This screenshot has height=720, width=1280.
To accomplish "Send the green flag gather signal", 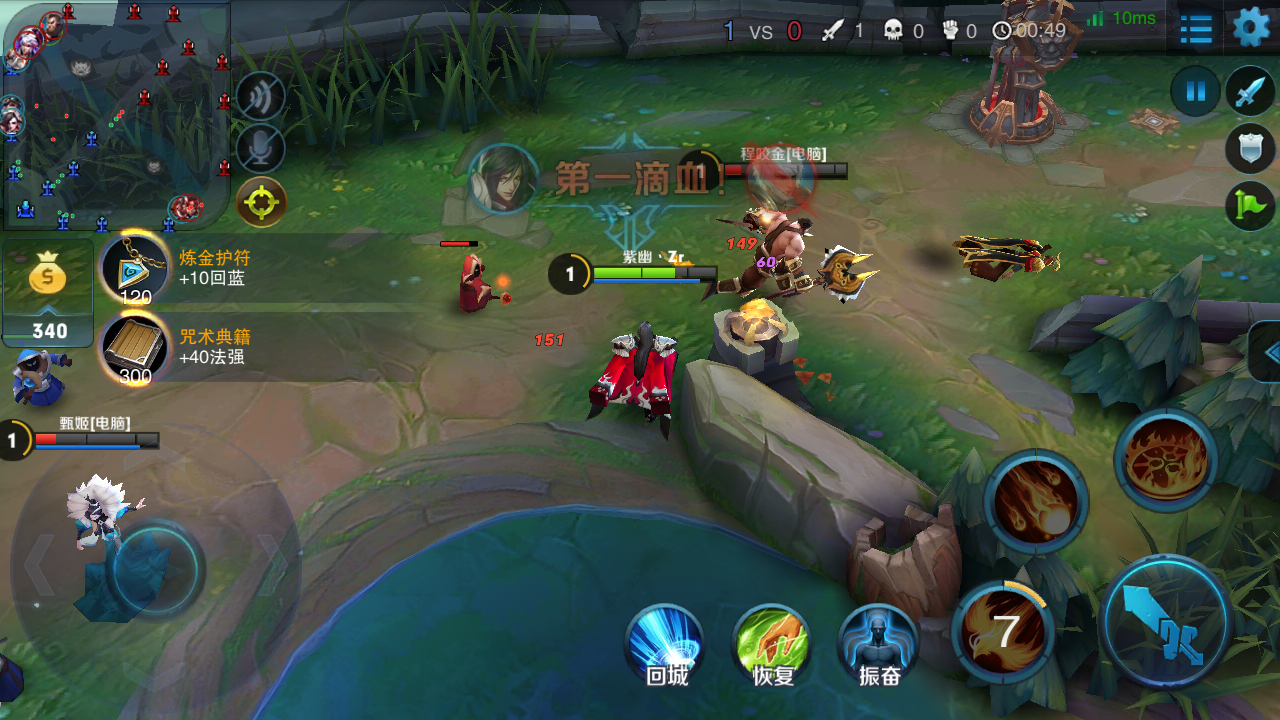I will point(1250,205).
